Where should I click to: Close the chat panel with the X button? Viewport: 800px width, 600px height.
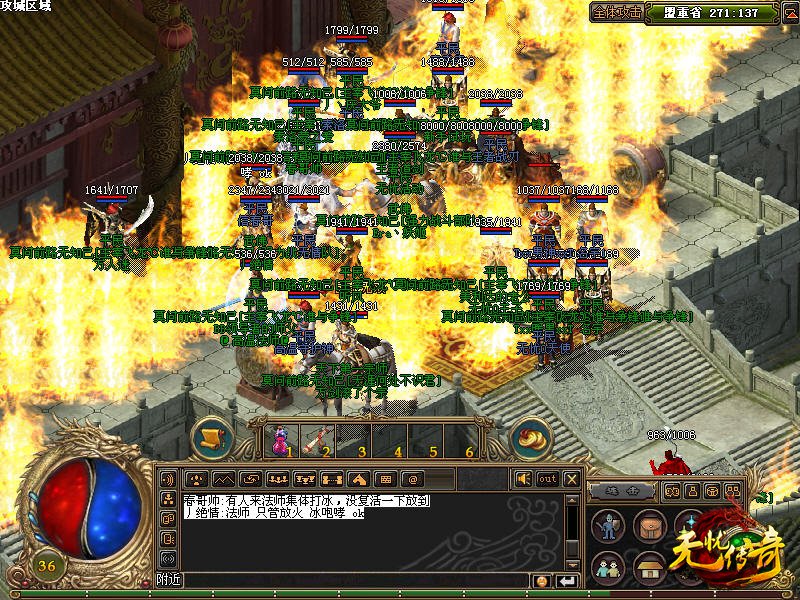pyautogui.click(x=572, y=479)
